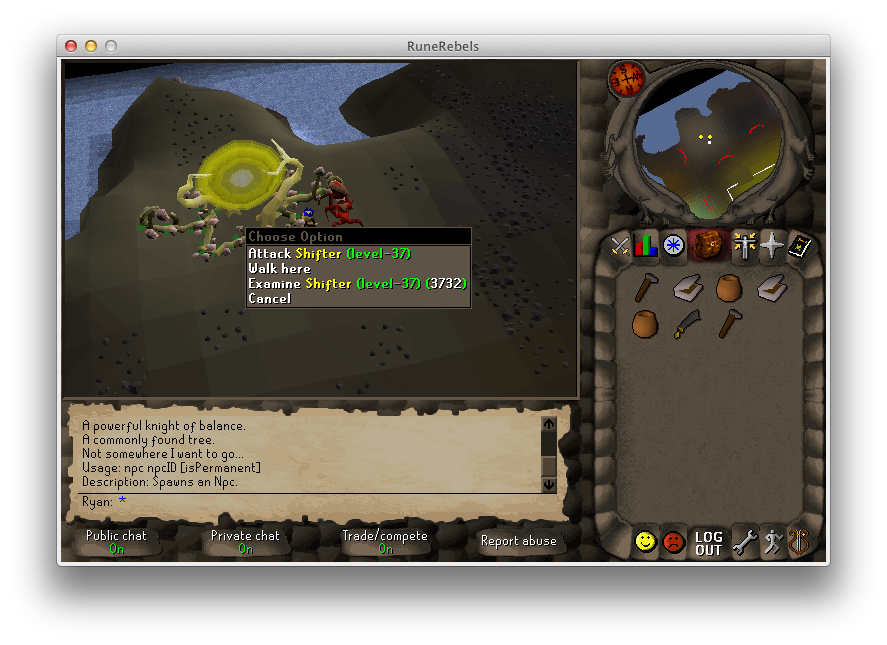This screenshot has width=887, height=645.
Task: Open the yellow smiley friends list tab
Action: tap(646, 542)
